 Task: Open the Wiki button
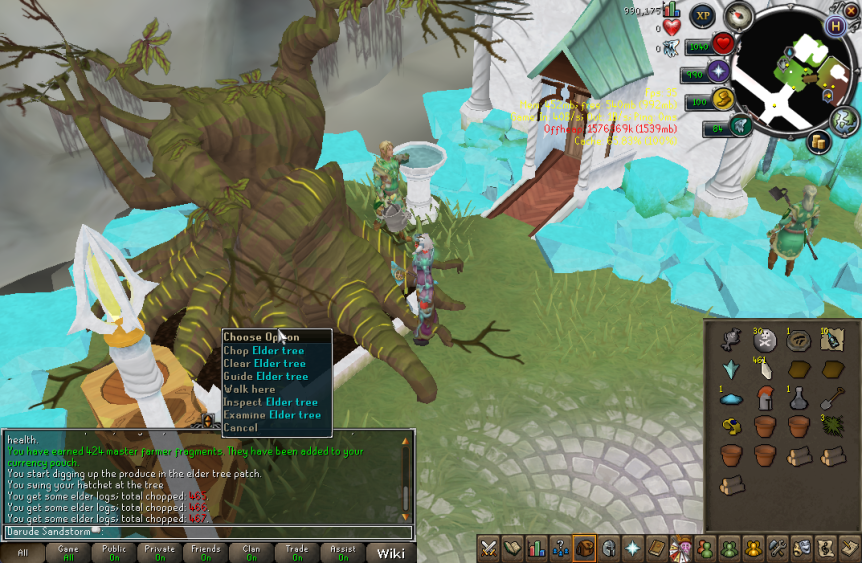tap(388, 552)
